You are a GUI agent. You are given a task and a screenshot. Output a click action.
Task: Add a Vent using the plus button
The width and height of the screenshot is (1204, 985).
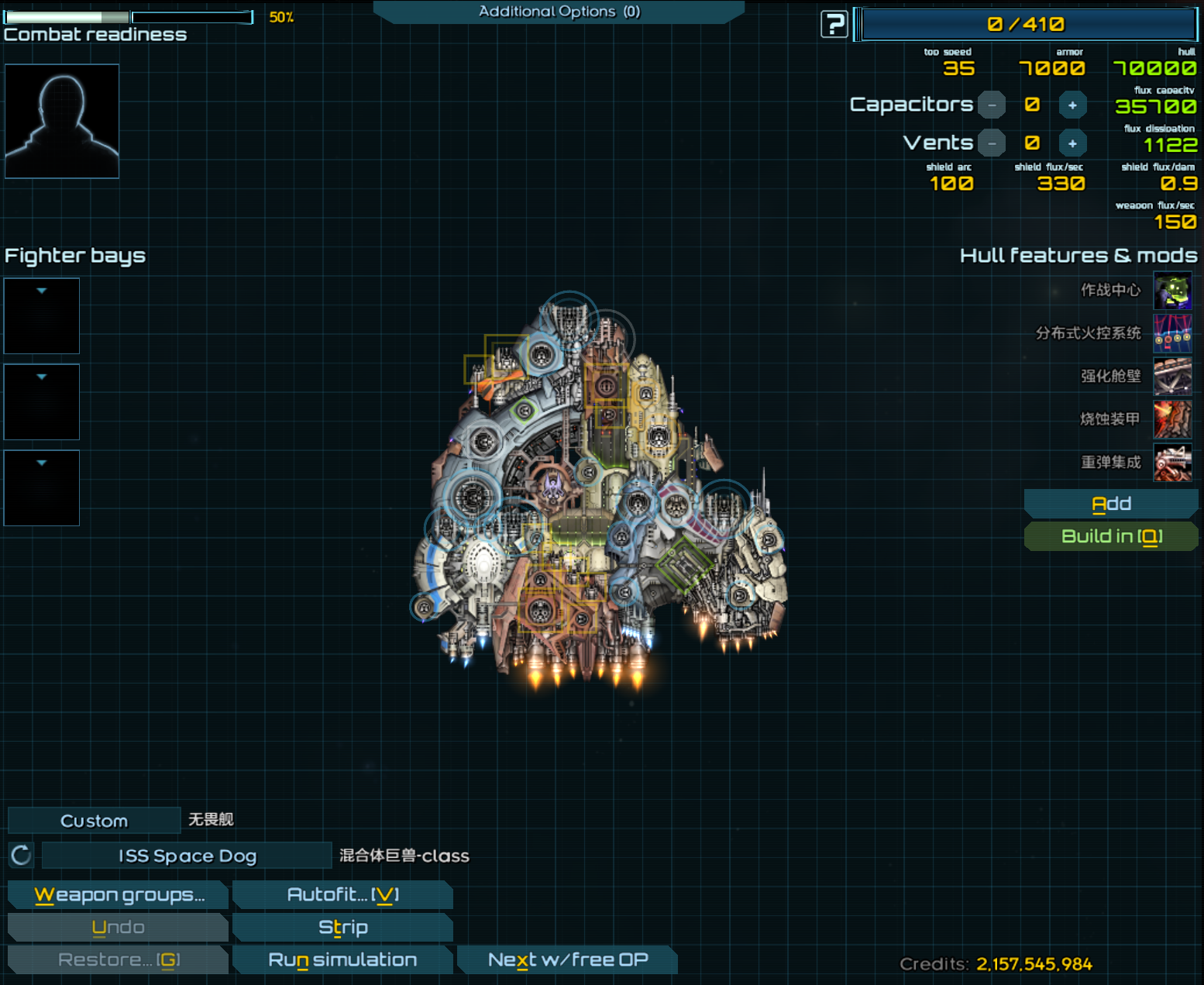coord(1072,143)
